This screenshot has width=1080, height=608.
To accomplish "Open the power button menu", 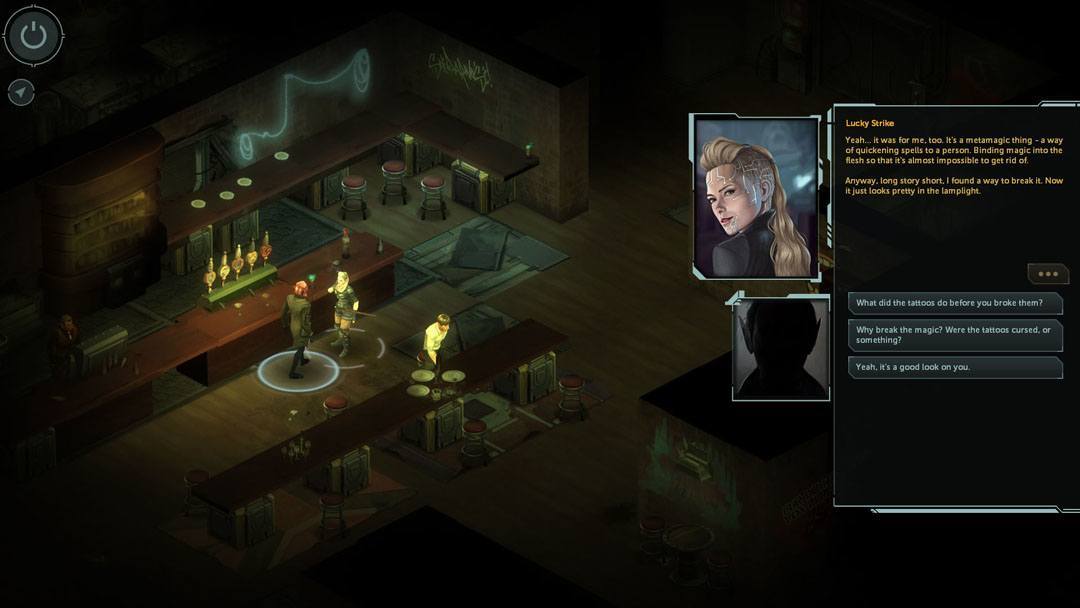I will [34, 36].
